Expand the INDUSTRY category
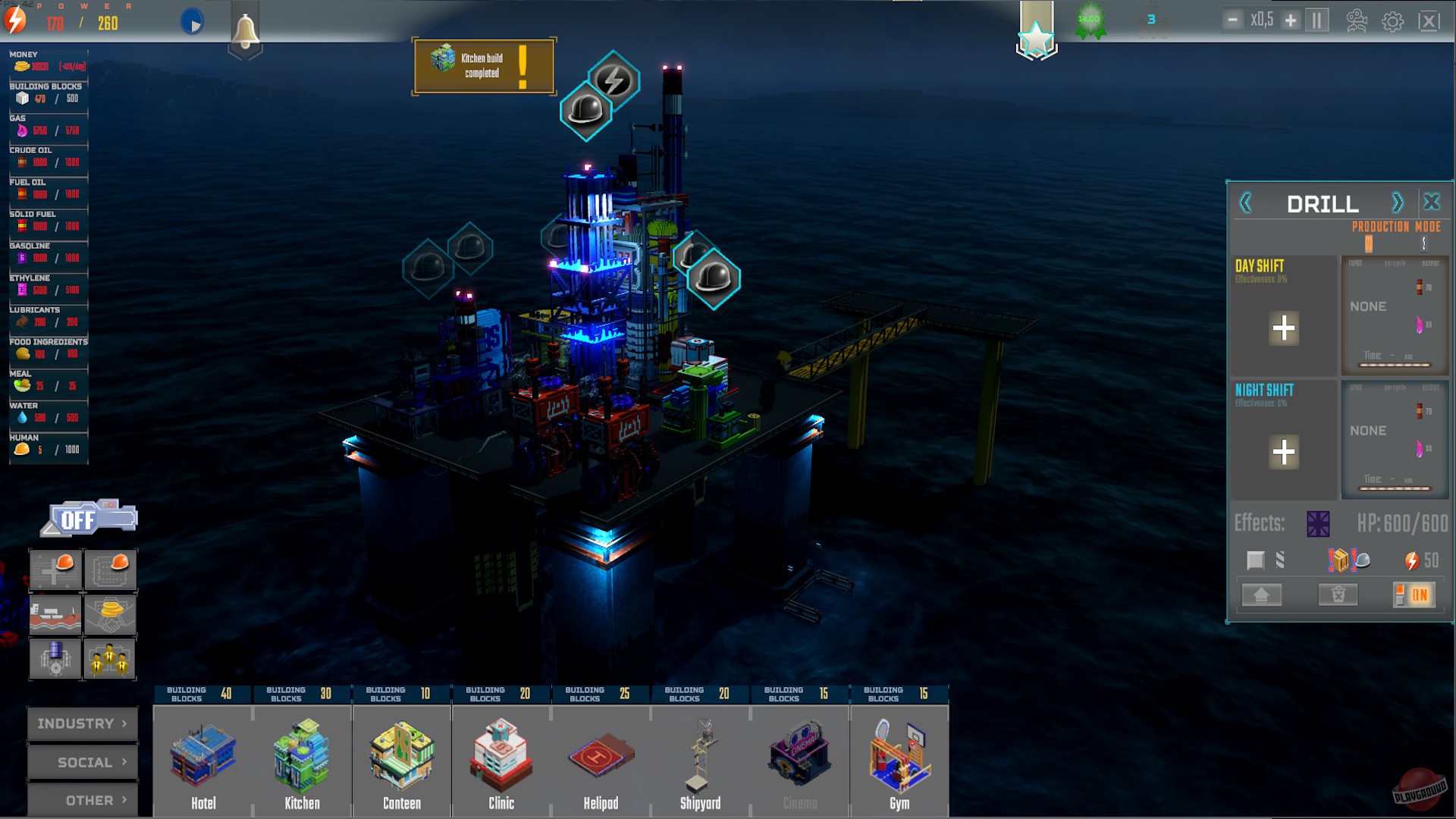The height and width of the screenshot is (819, 1456). 82,723
